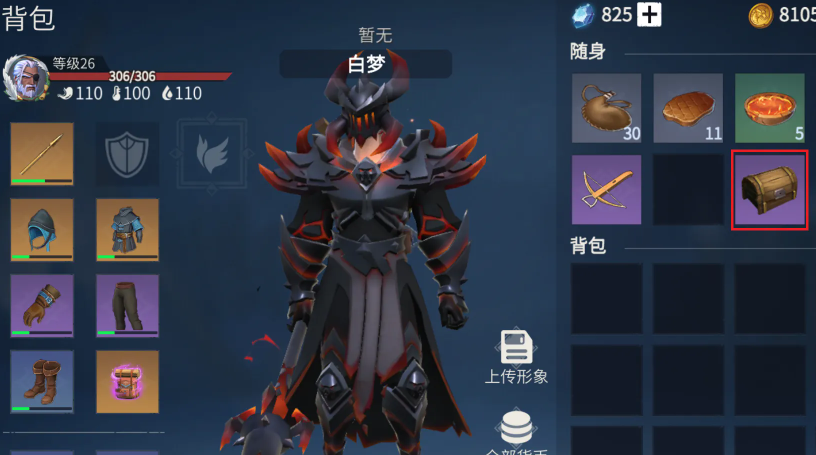This screenshot has width=816, height=455.
Task: Open the empty shield equipment slot
Action: [127, 154]
